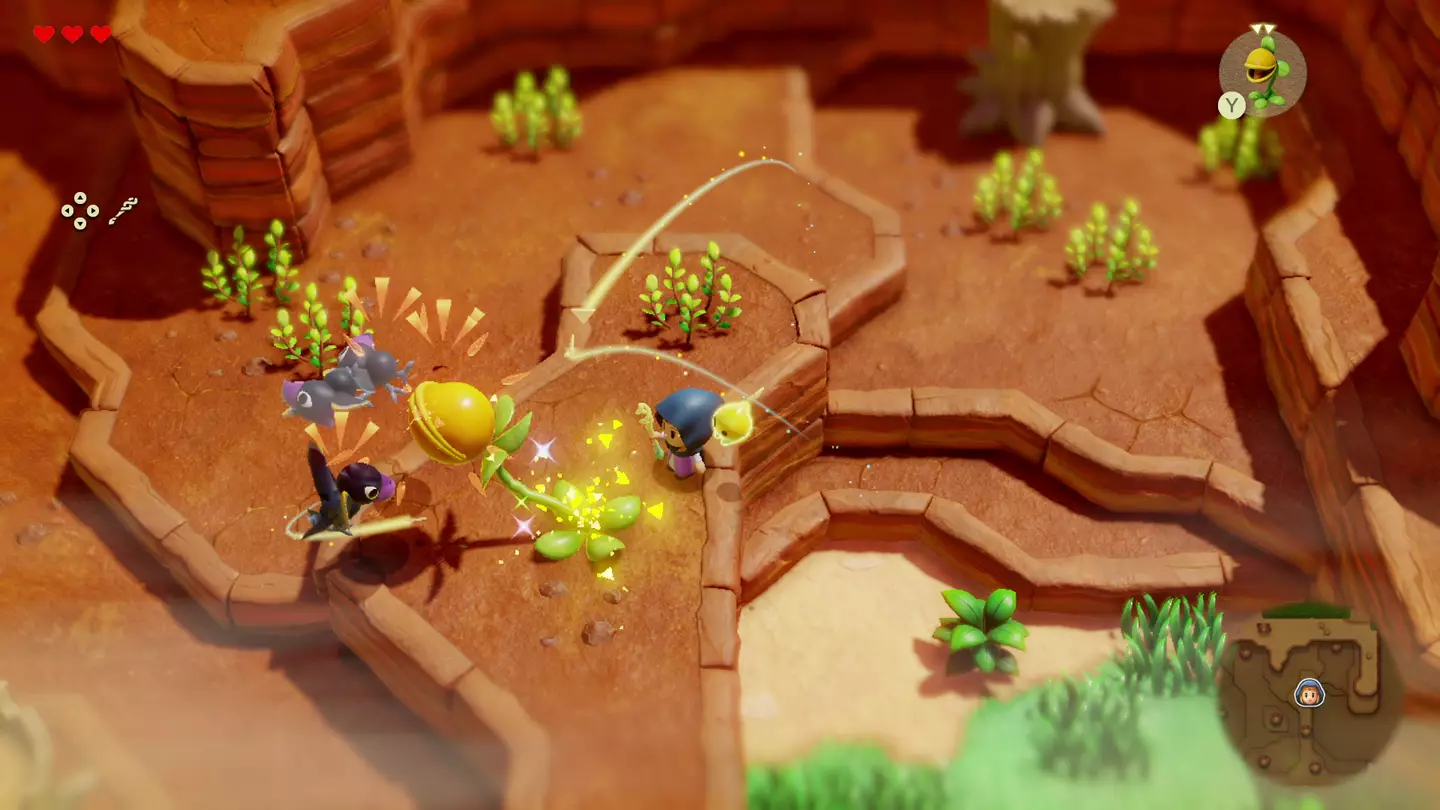Click the sparkle arrows above the Y item slot
The image size is (1440, 810).
tap(1261, 28)
